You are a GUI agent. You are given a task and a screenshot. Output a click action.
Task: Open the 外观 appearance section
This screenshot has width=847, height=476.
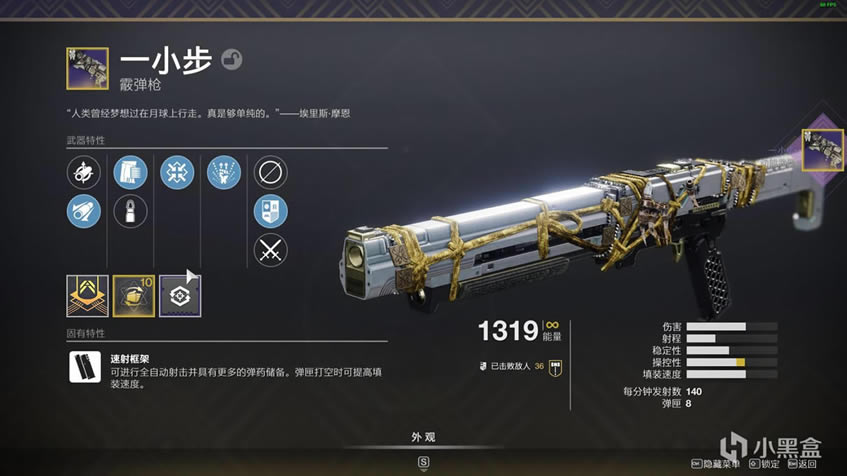423,437
